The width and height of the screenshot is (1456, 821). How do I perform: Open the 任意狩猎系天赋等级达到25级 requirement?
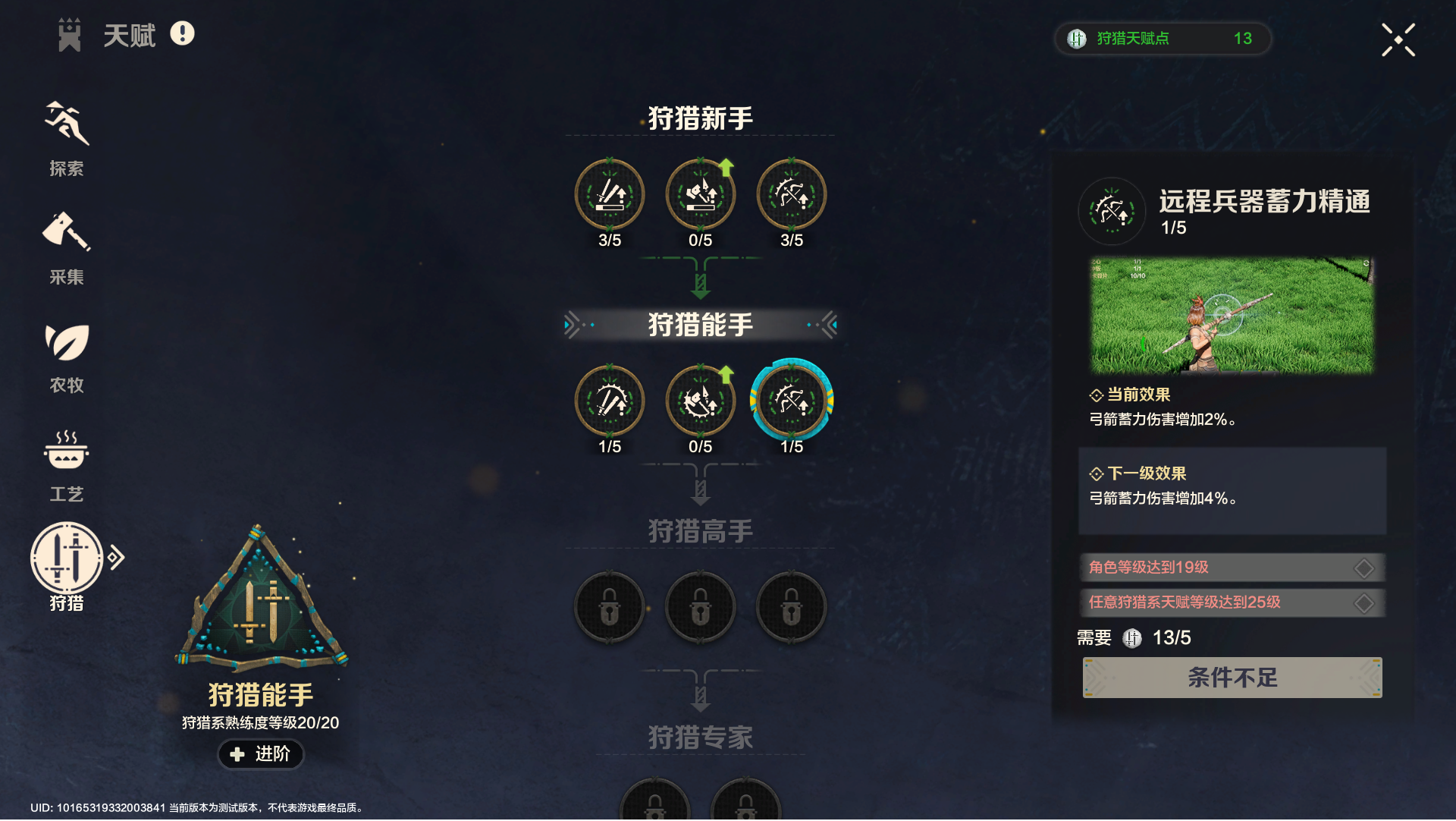(1232, 602)
